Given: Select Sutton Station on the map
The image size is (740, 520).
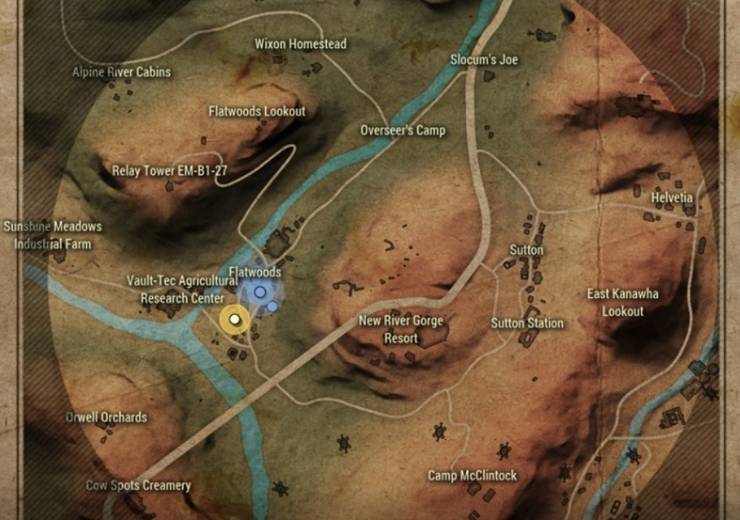Looking at the screenshot, I should (x=526, y=323).
